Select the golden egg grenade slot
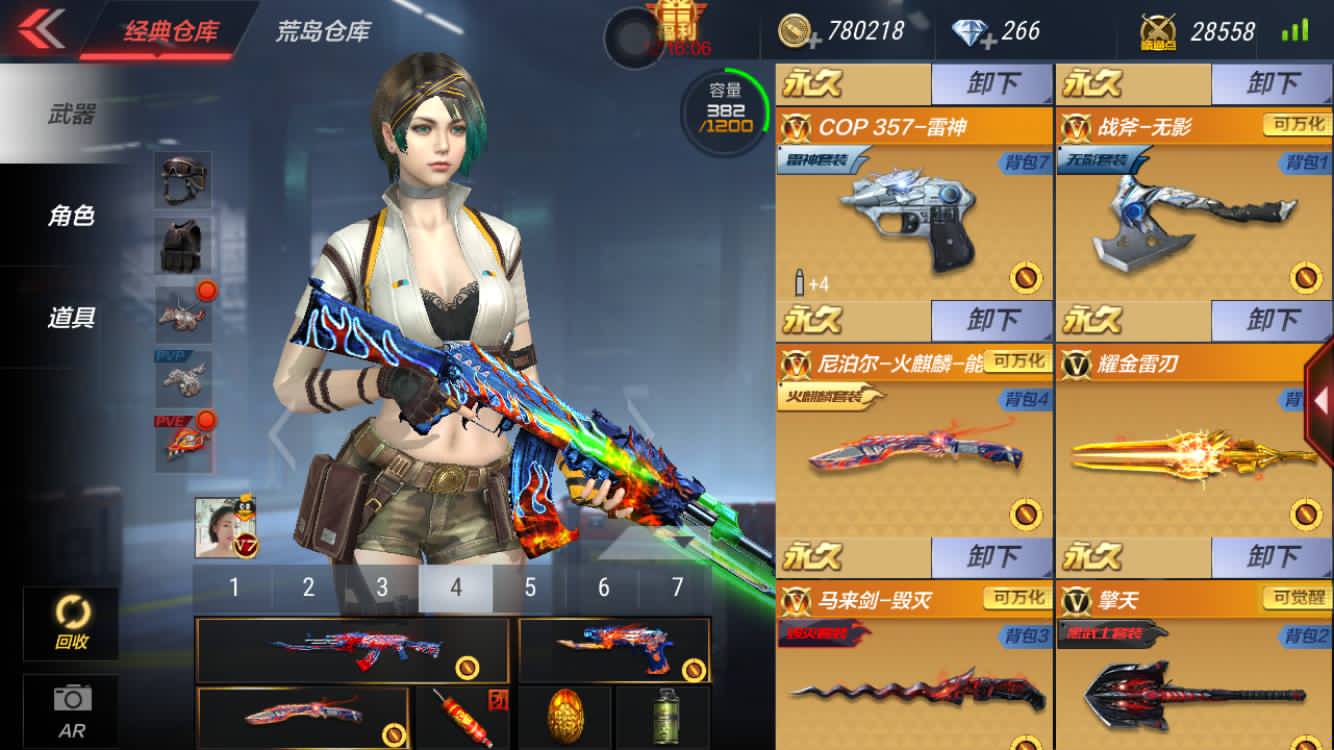 coord(565,715)
